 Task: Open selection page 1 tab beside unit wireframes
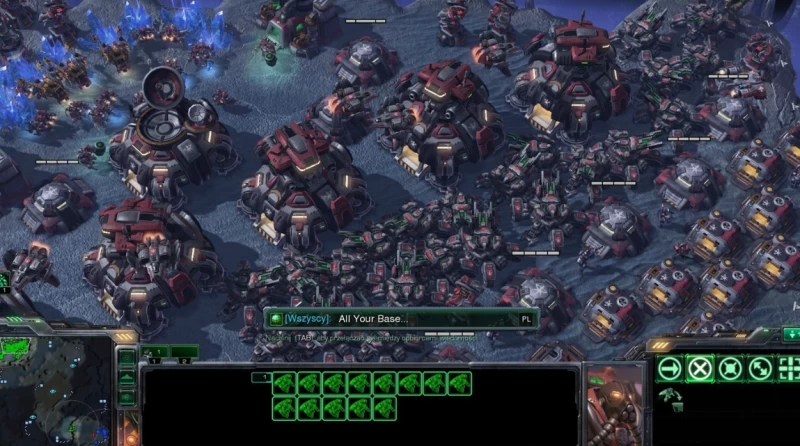(260, 378)
